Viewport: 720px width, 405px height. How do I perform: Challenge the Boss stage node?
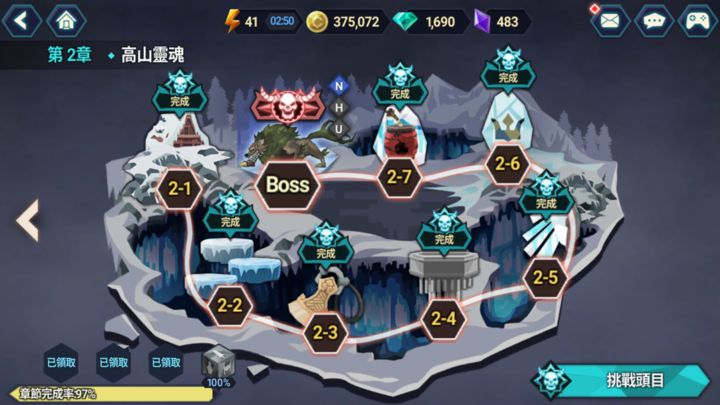tap(287, 184)
